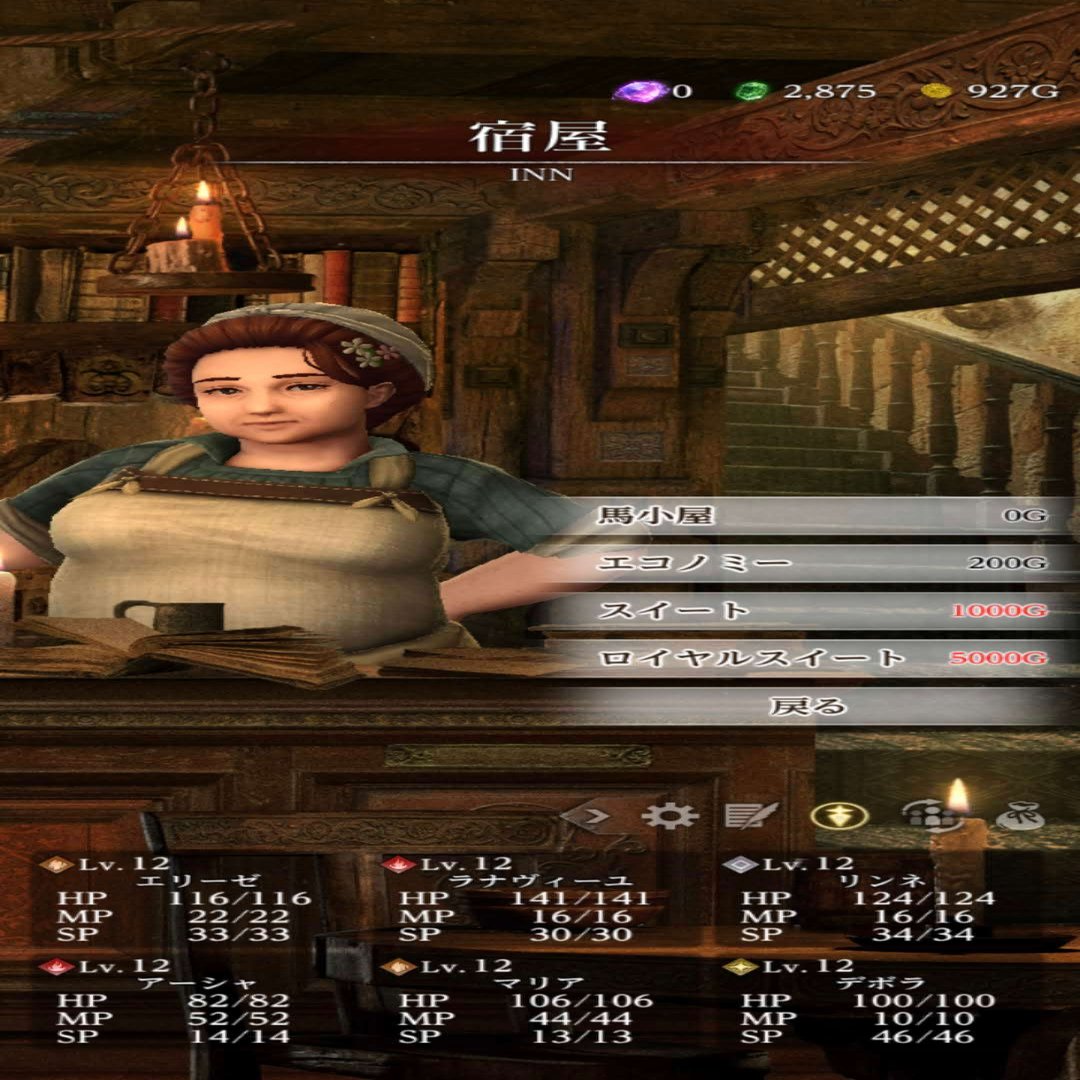Screen dimensions: 1080x1080
Task: Open the gear settings icon
Action: (669, 815)
